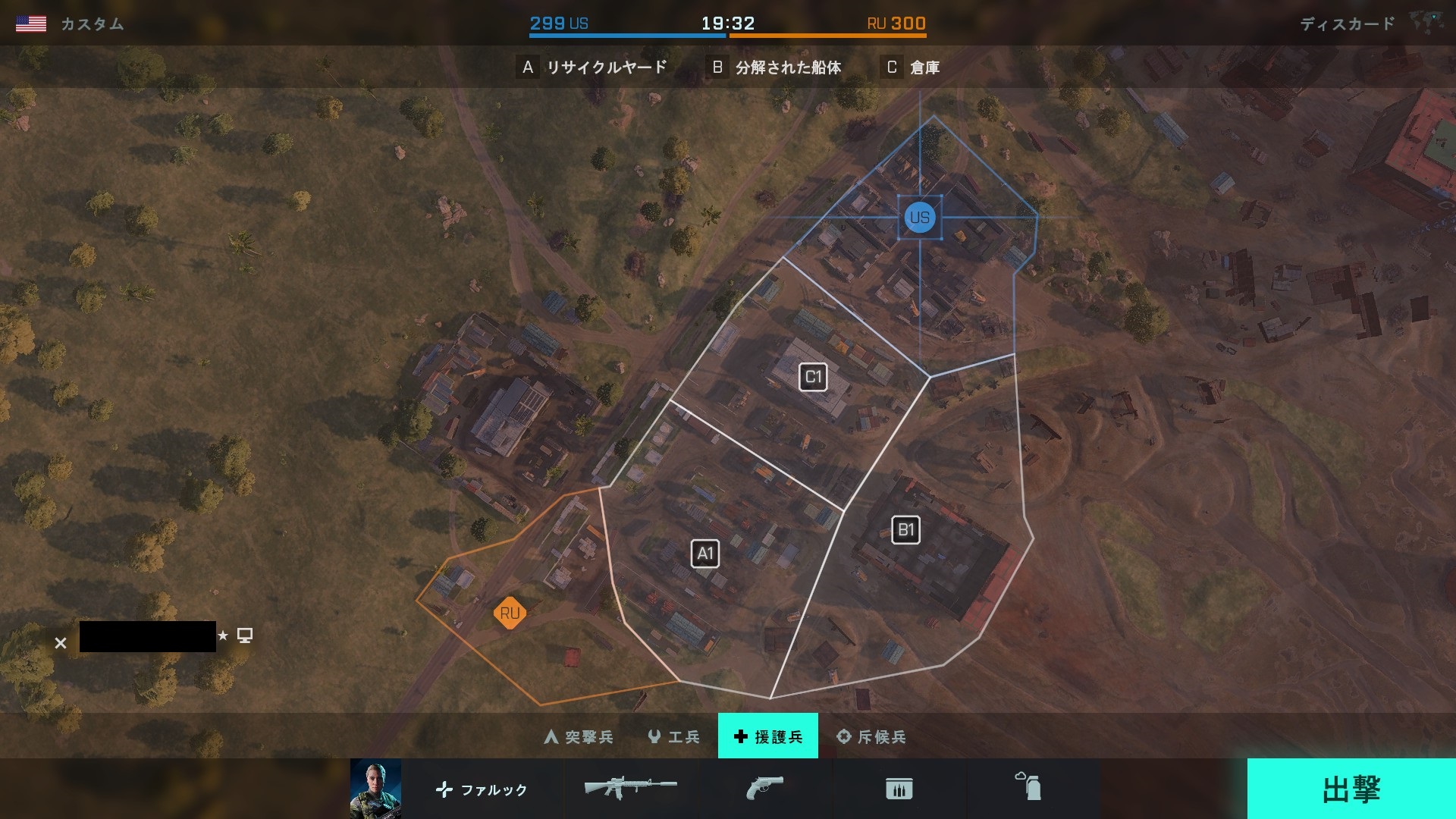Switch to the 斥候兵 recon class
The width and height of the screenshot is (1456, 819).
871,736
